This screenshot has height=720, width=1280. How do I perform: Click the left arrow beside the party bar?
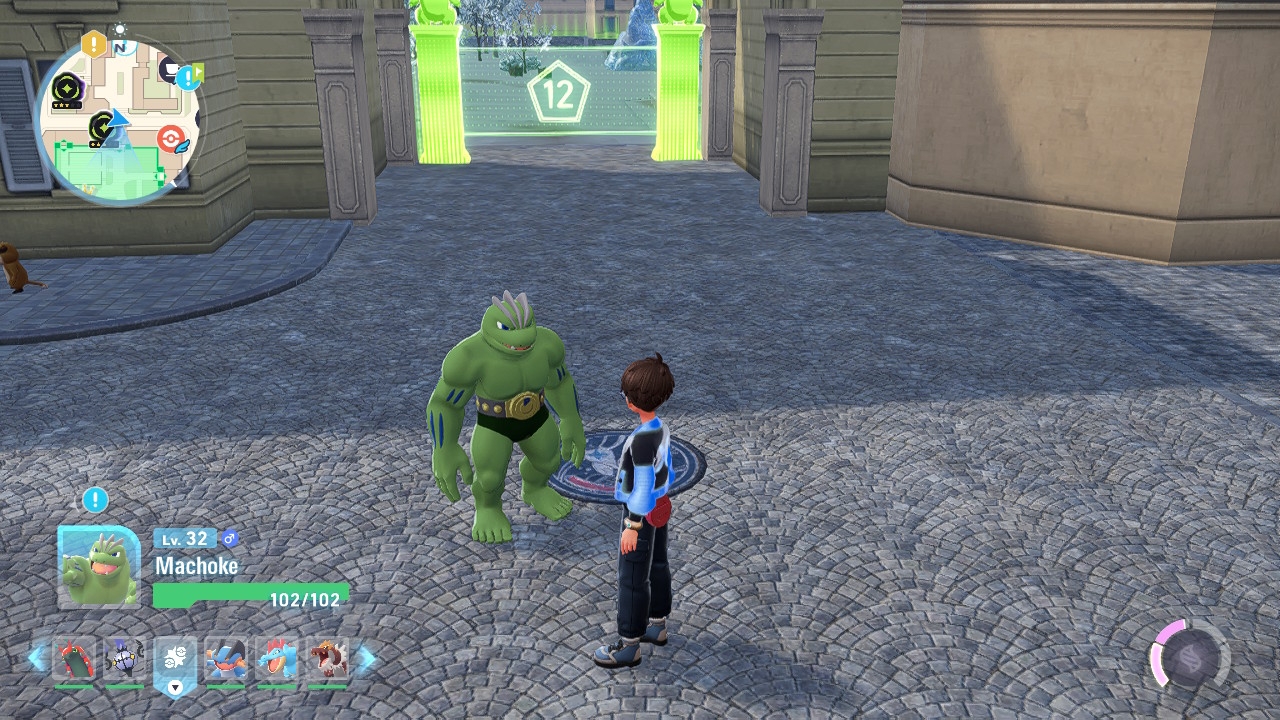37,658
